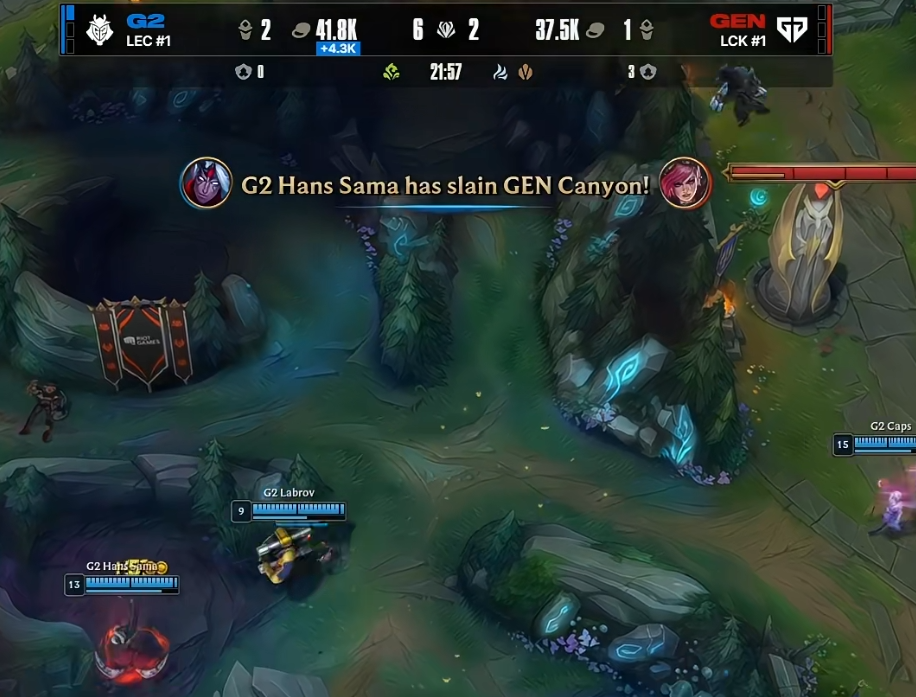Viewport: 916px width, 697px height.
Task: Click the Gen.G team logo on scoreboard
Action: [x=792, y=31]
